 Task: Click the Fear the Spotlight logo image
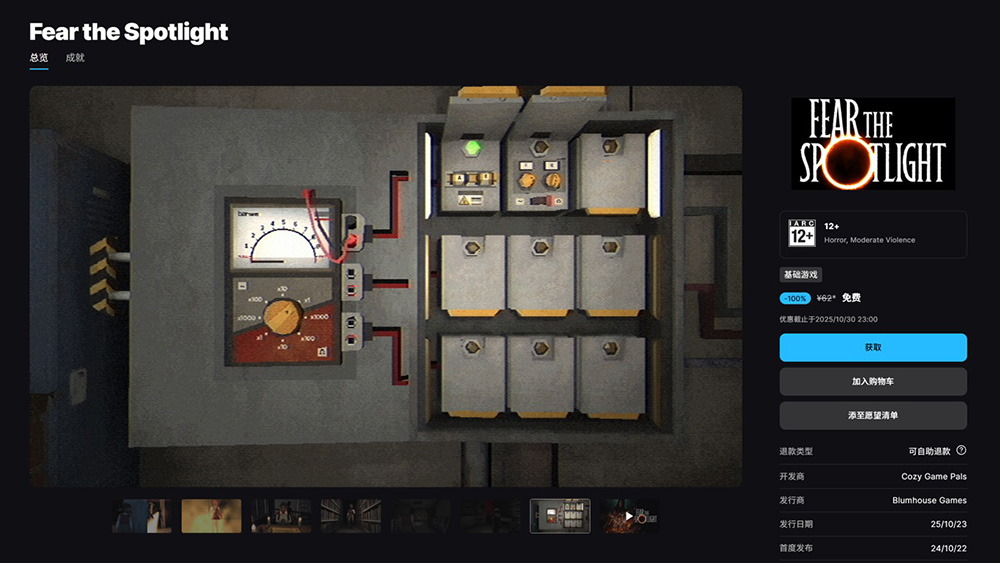point(873,143)
